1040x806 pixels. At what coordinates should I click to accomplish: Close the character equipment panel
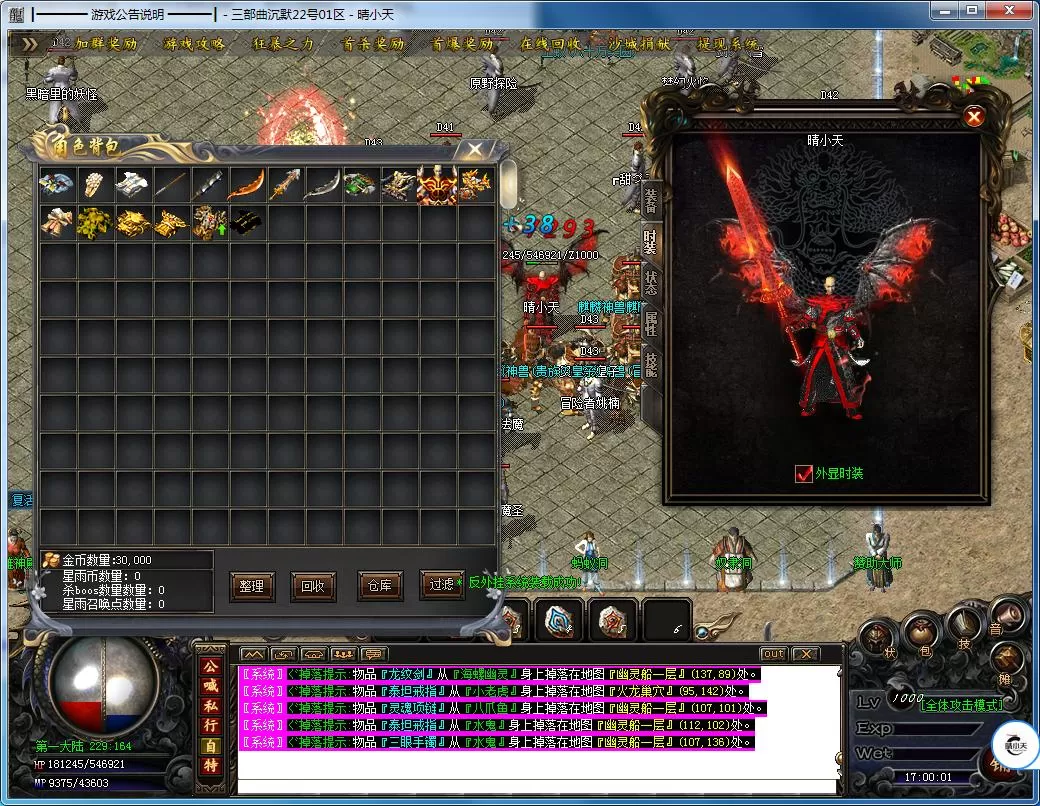click(974, 117)
